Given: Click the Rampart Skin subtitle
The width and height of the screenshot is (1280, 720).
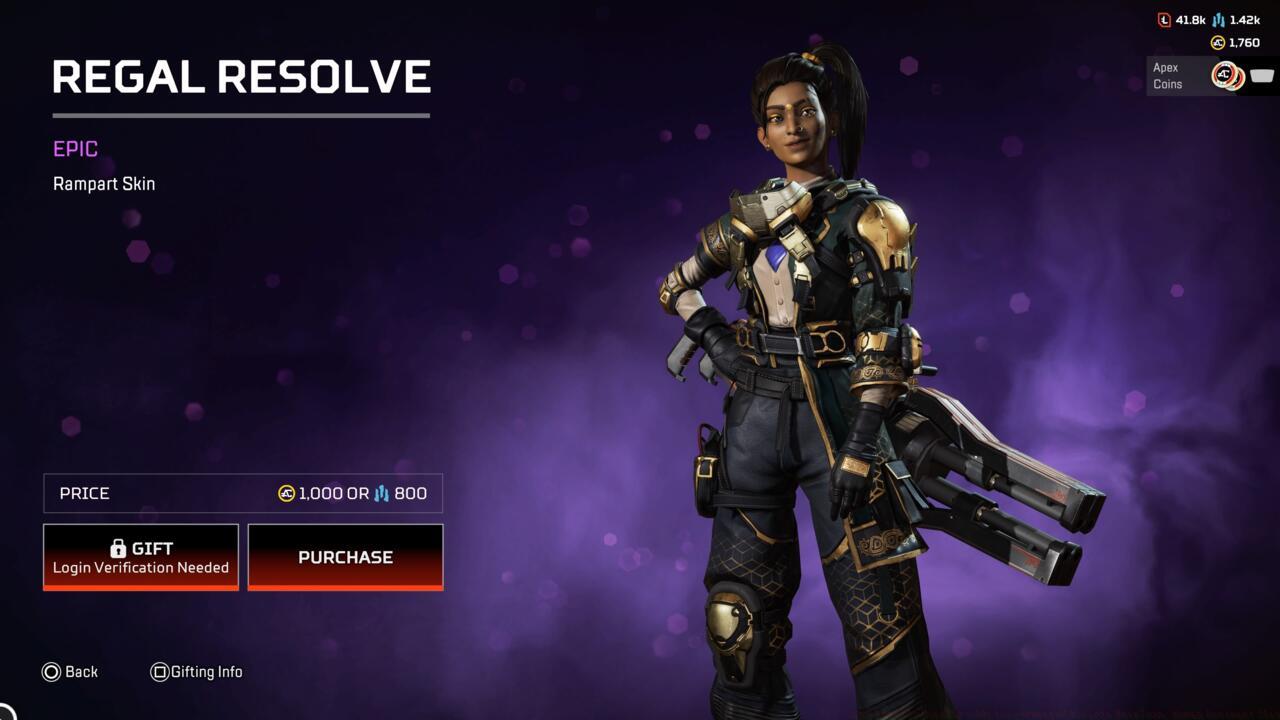Looking at the screenshot, I should point(104,183).
